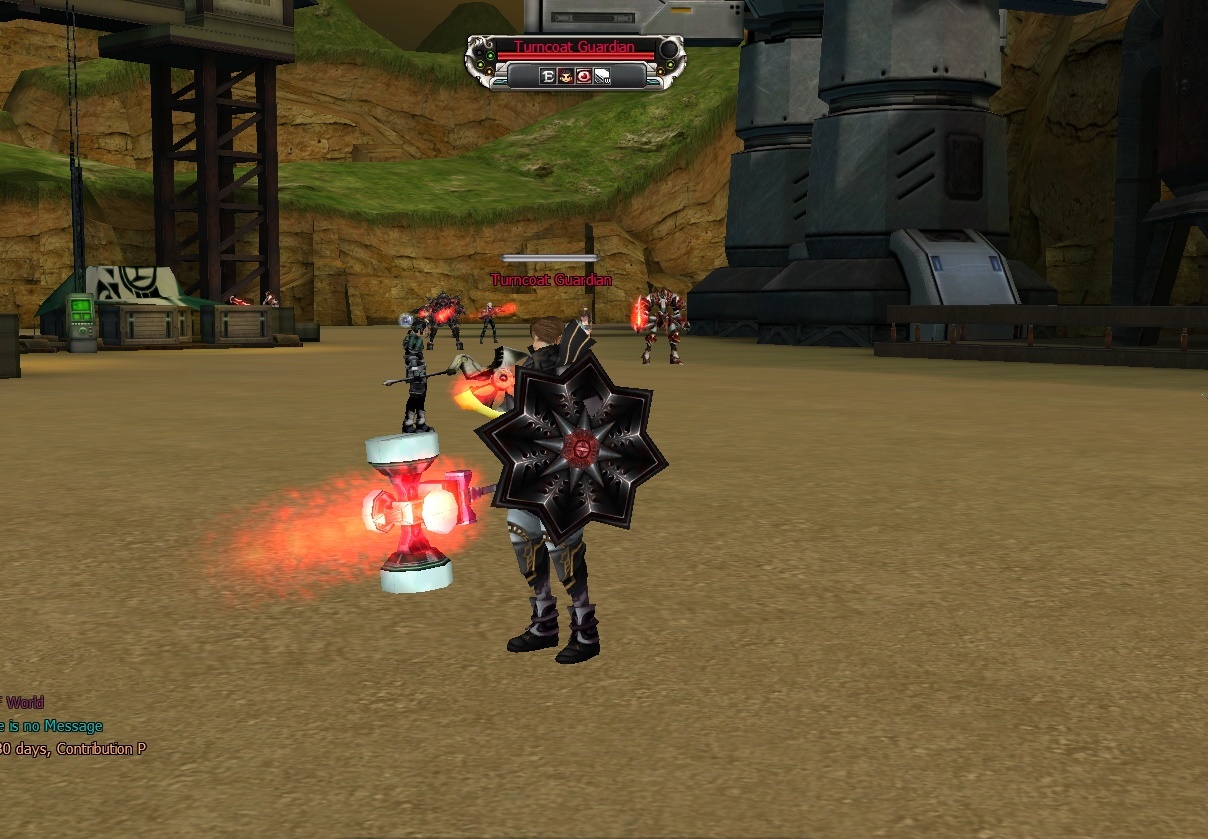
Task: Activate the red eye icon on target panel
Action: pyautogui.click(x=583, y=76)
